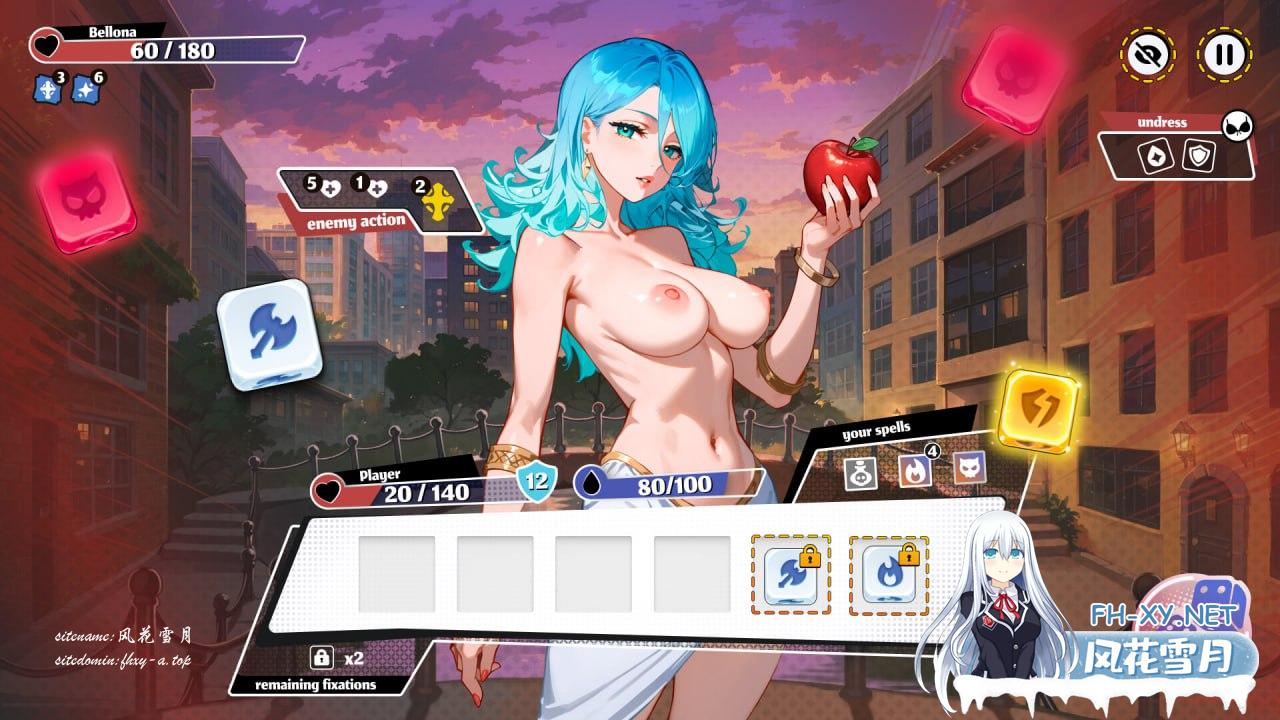This screenshot has width=1280, height=720.
Task: Activate the fire spell with cost 4
Action: click(914, 469)
